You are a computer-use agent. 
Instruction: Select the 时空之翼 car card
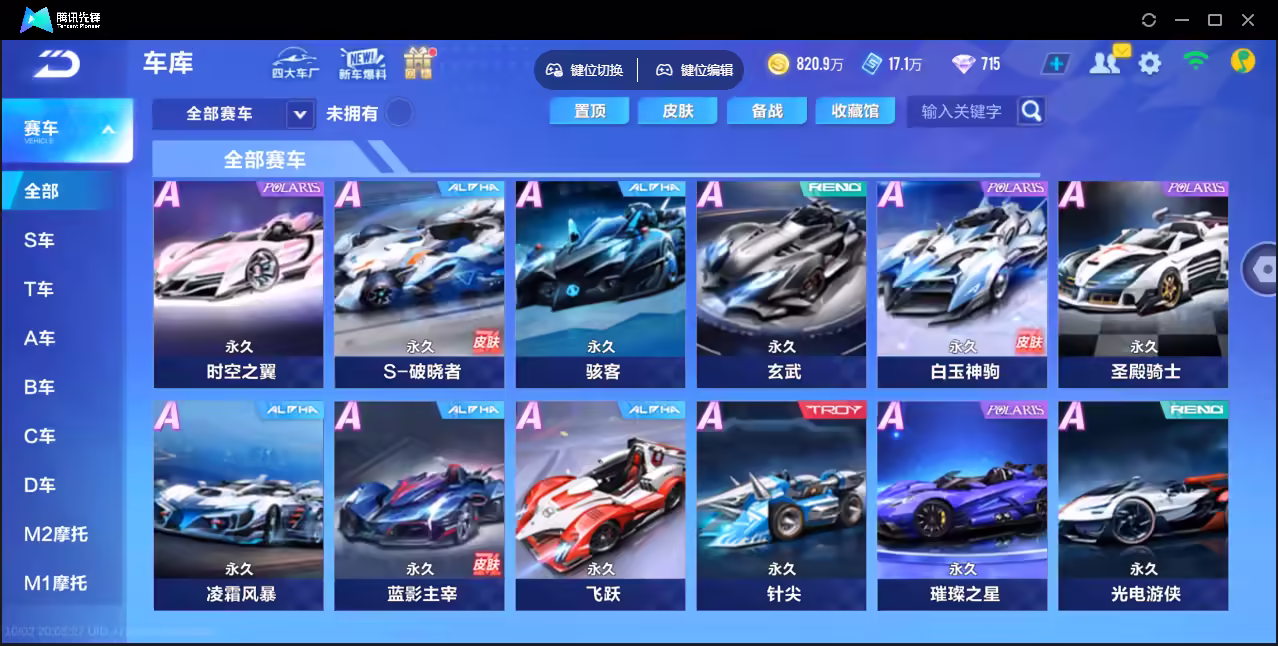239,284
